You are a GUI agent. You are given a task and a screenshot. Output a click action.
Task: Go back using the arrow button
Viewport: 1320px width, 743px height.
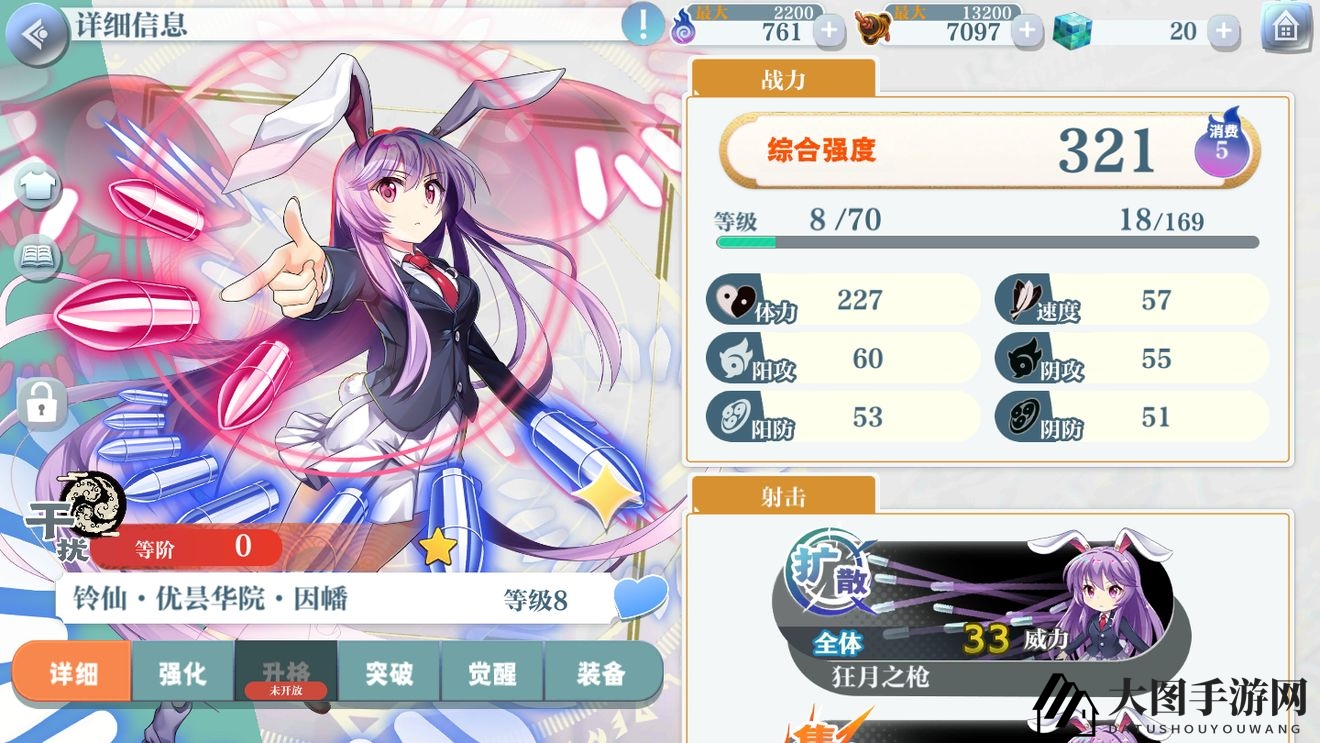click(35, 34)
